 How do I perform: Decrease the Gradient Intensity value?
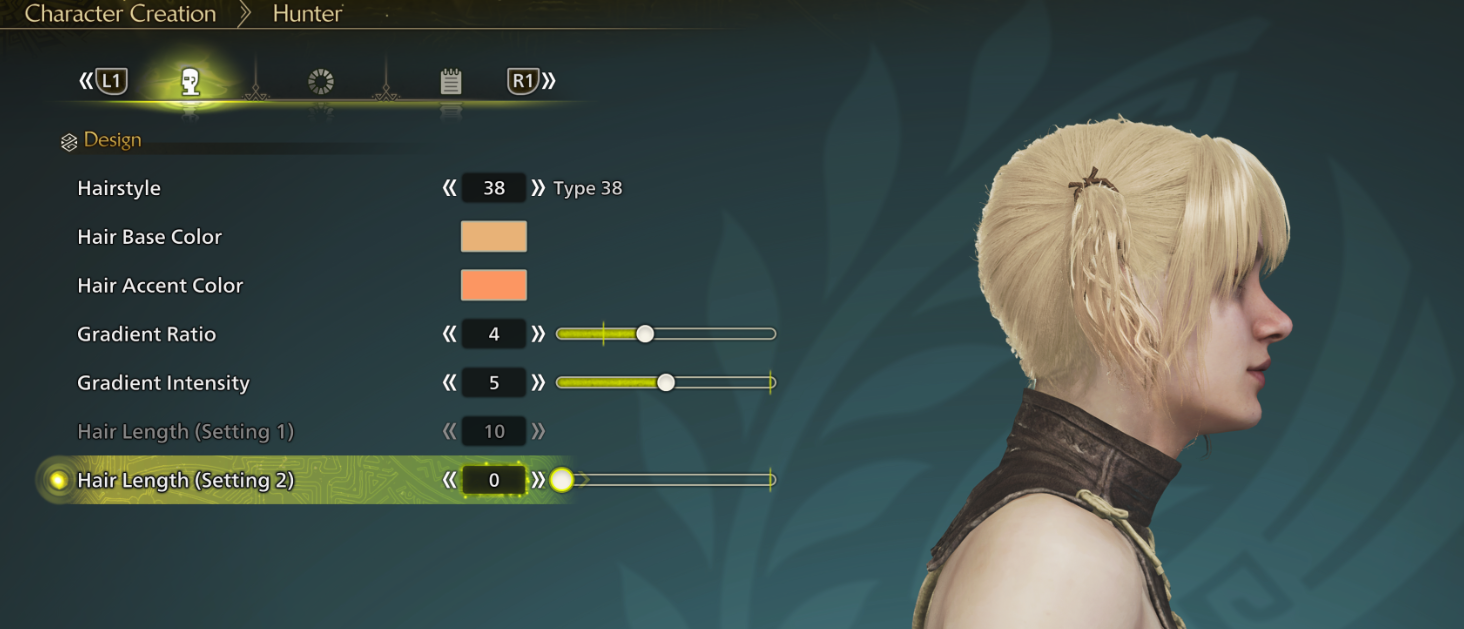(450, 383)
